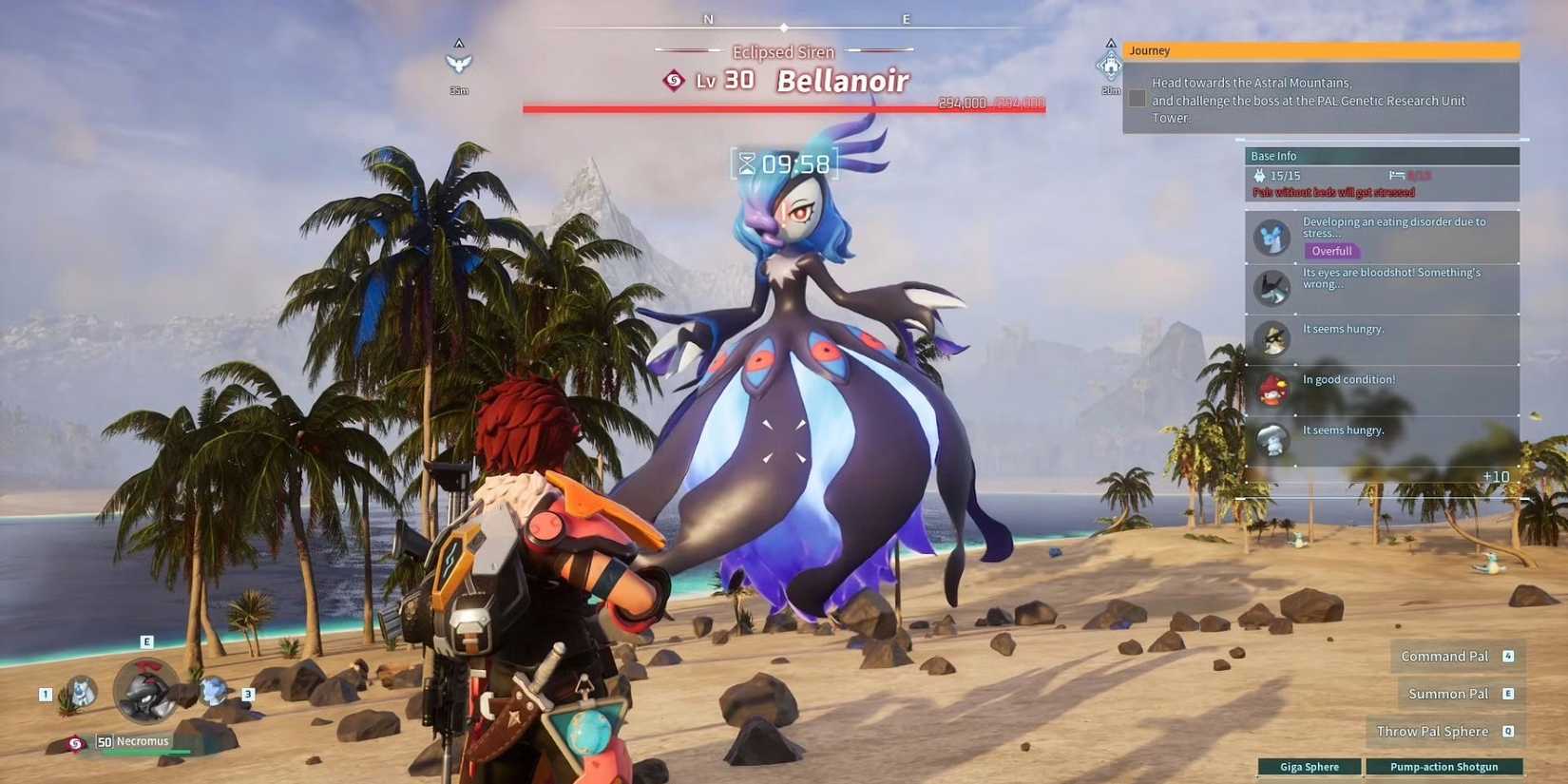Switch to the Giga Sphere tab

tap(1310, 766)
